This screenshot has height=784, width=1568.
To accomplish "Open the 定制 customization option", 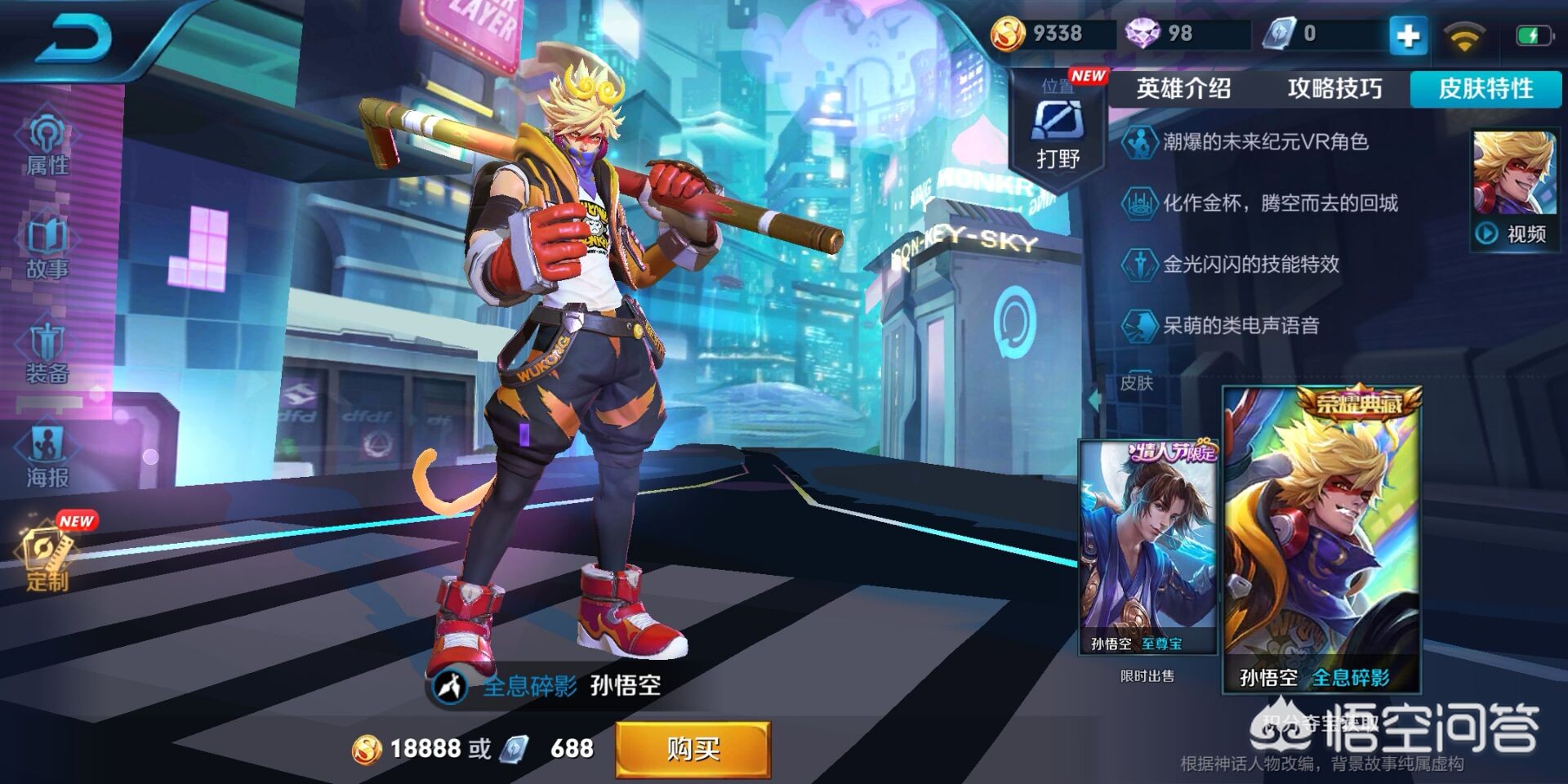I will click(x=47, y=559).
